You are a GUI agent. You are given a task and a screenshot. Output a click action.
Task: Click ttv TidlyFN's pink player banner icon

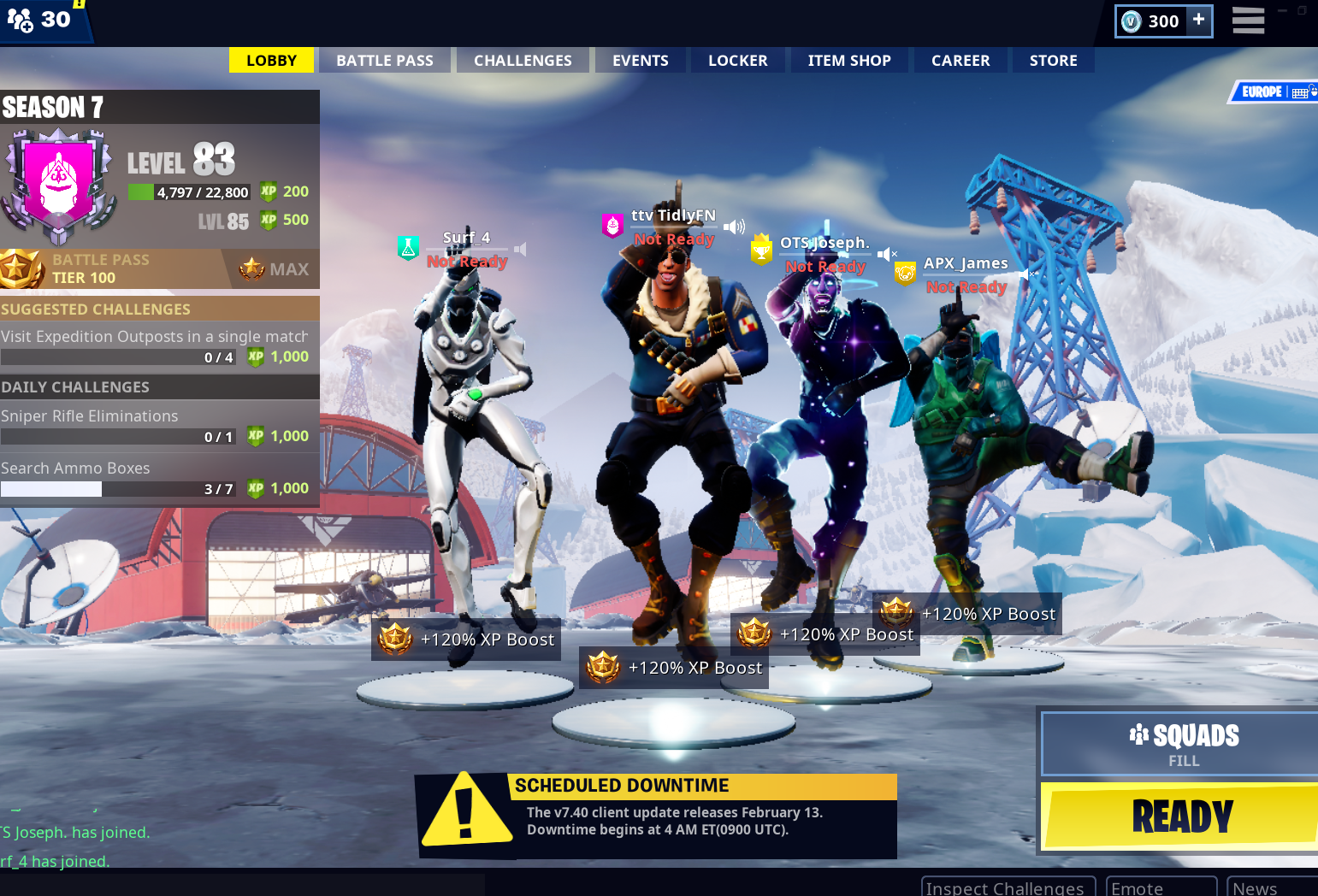612,226
